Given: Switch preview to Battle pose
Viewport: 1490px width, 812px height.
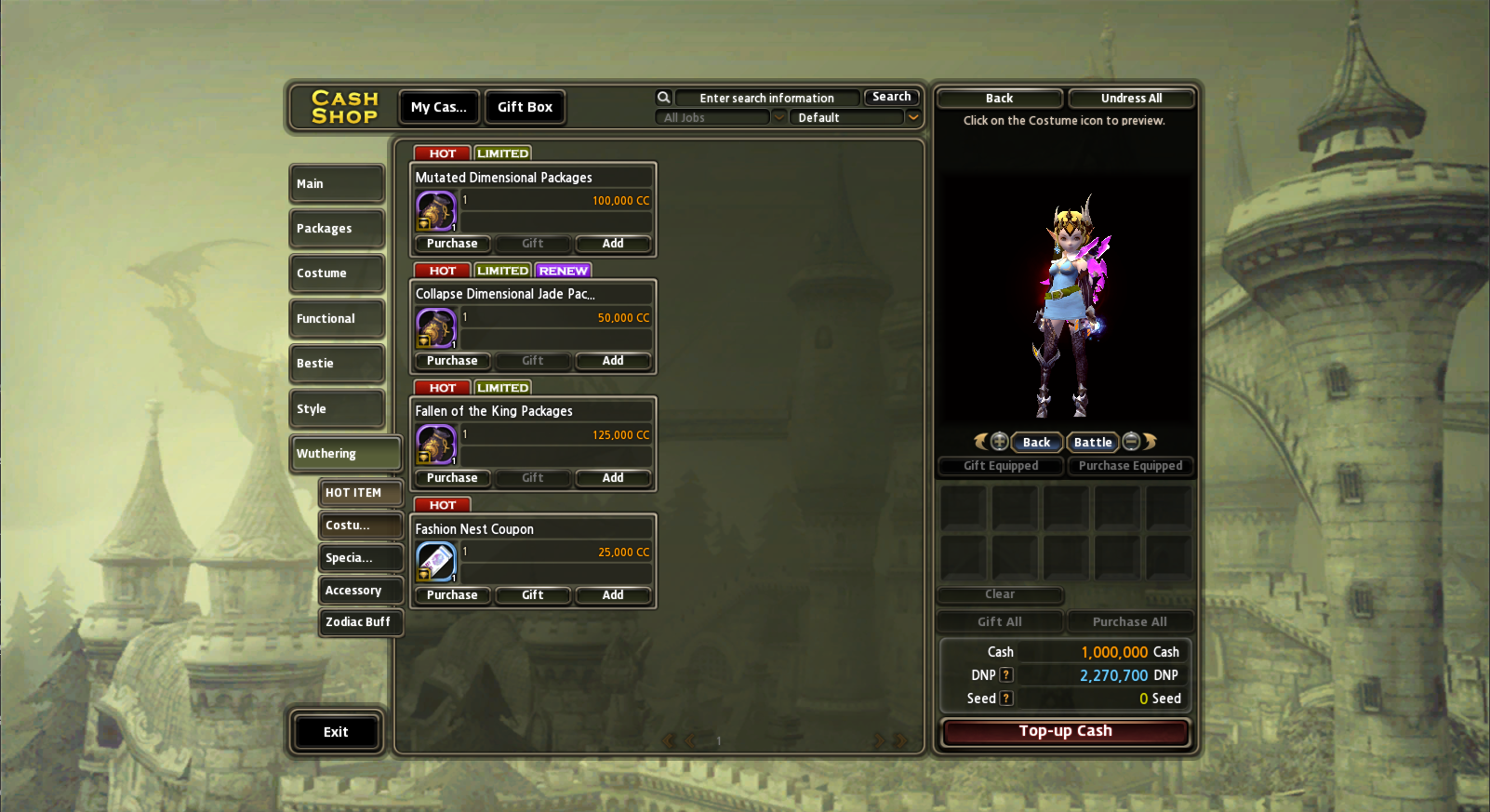Looking at the screenshot, I should [1093, 443].
